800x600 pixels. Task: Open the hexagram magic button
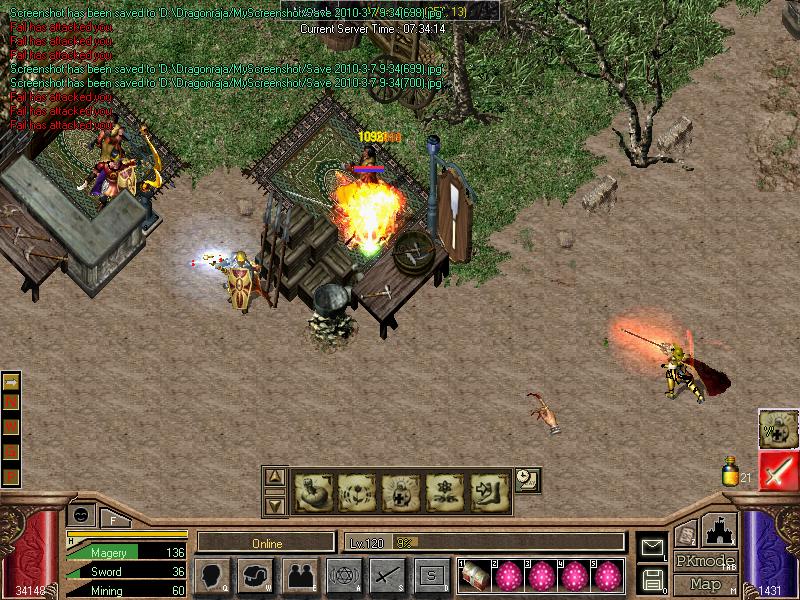[343, 576]
